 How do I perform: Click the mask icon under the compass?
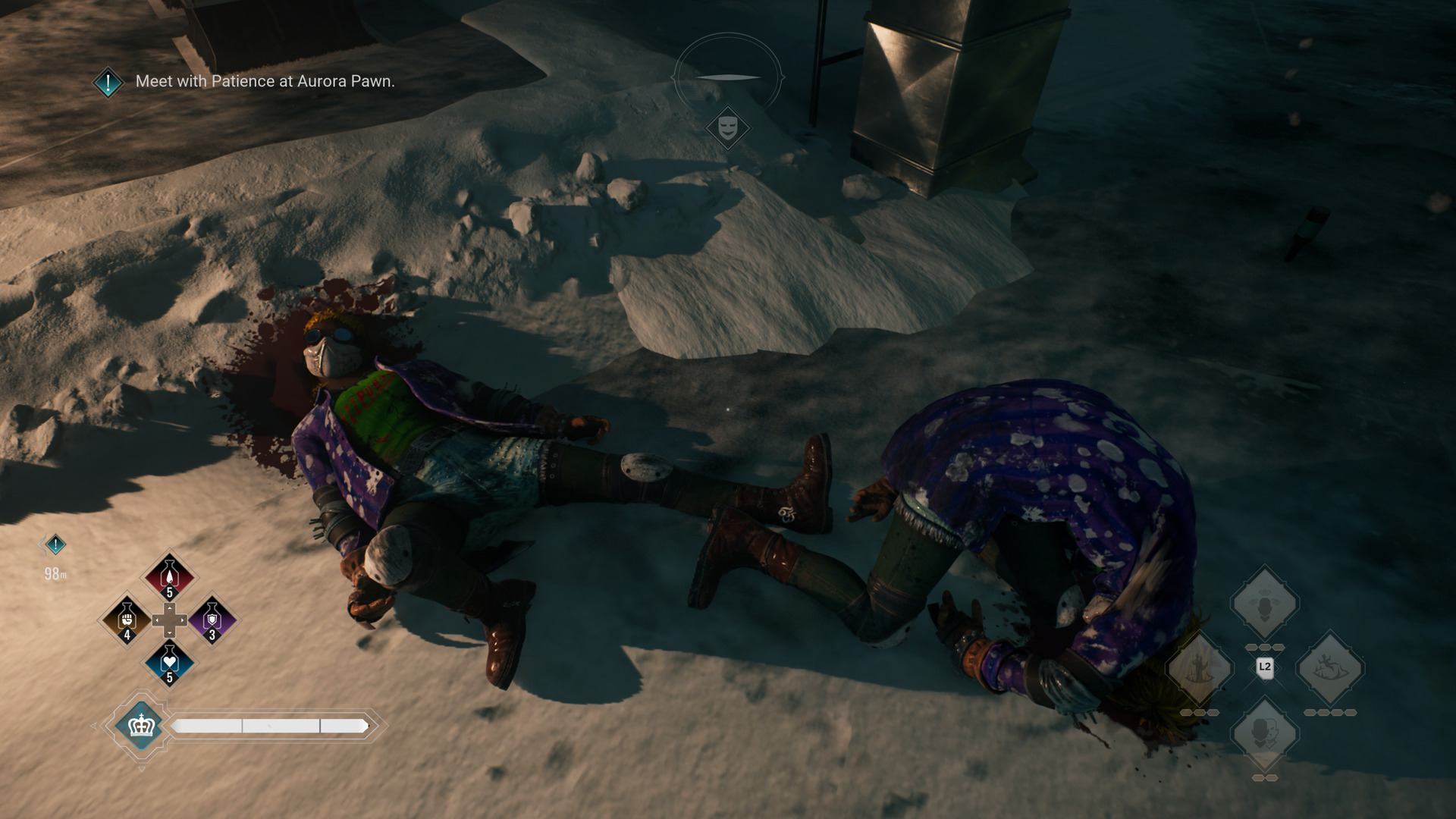click(x=728, y=127)
